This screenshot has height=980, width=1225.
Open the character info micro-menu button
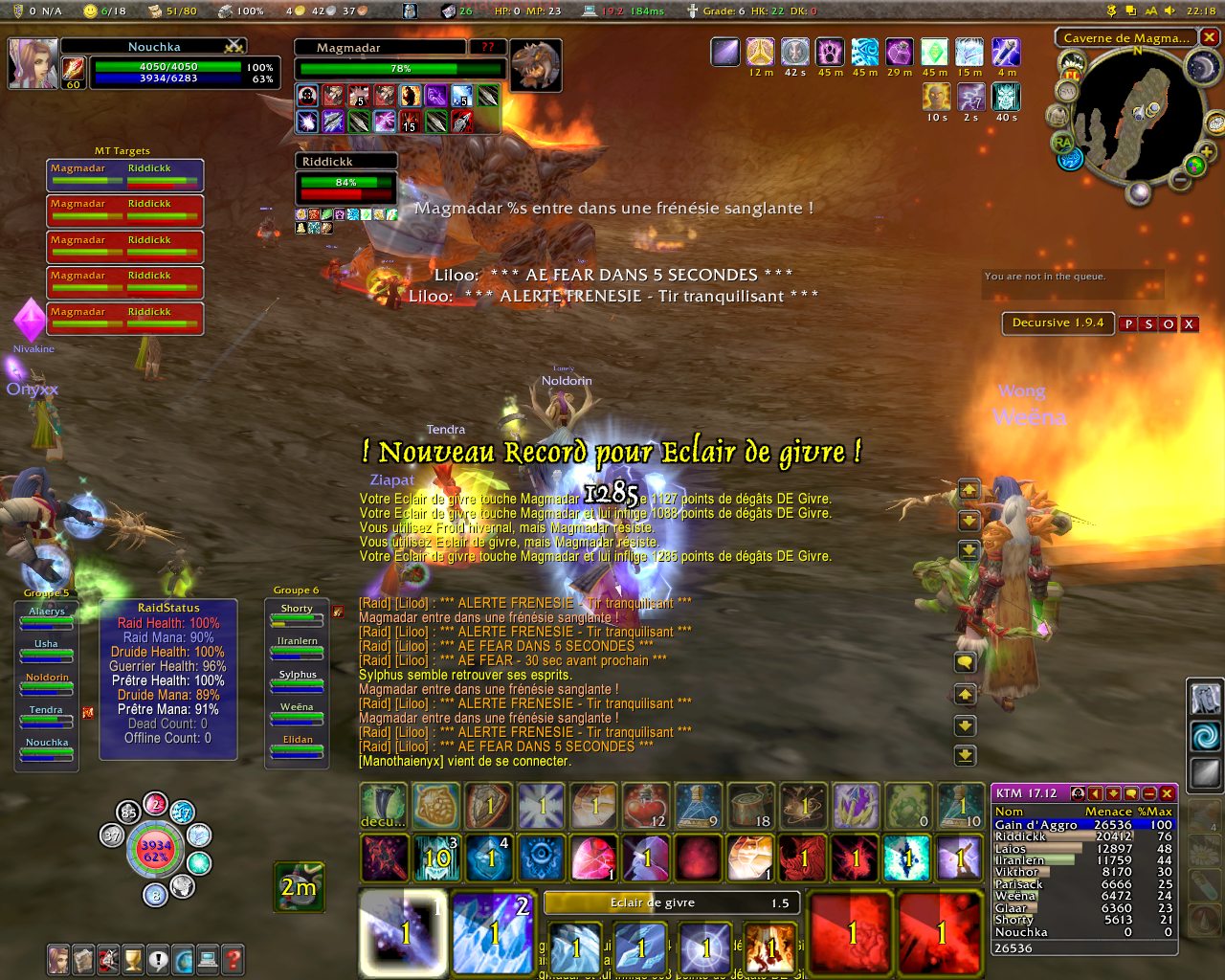click(59, 958)
